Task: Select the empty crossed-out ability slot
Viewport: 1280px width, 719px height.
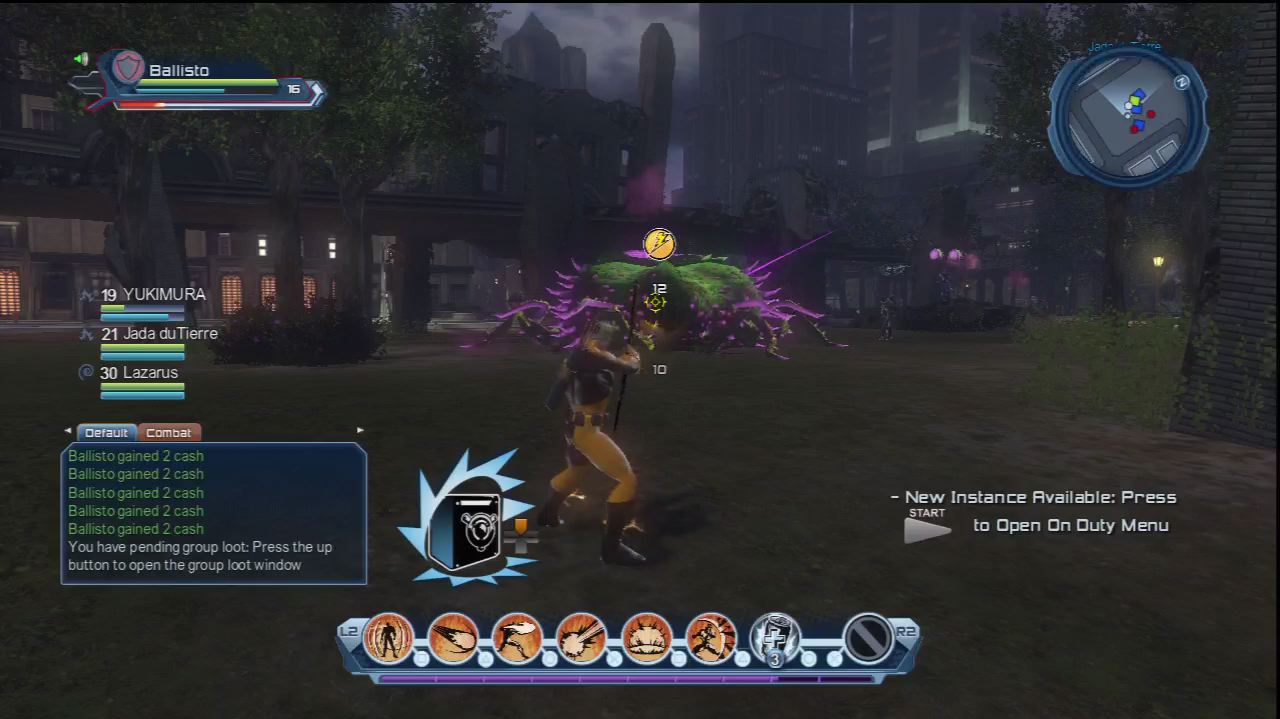Action: pyautogui.click(x=867, y=637)
